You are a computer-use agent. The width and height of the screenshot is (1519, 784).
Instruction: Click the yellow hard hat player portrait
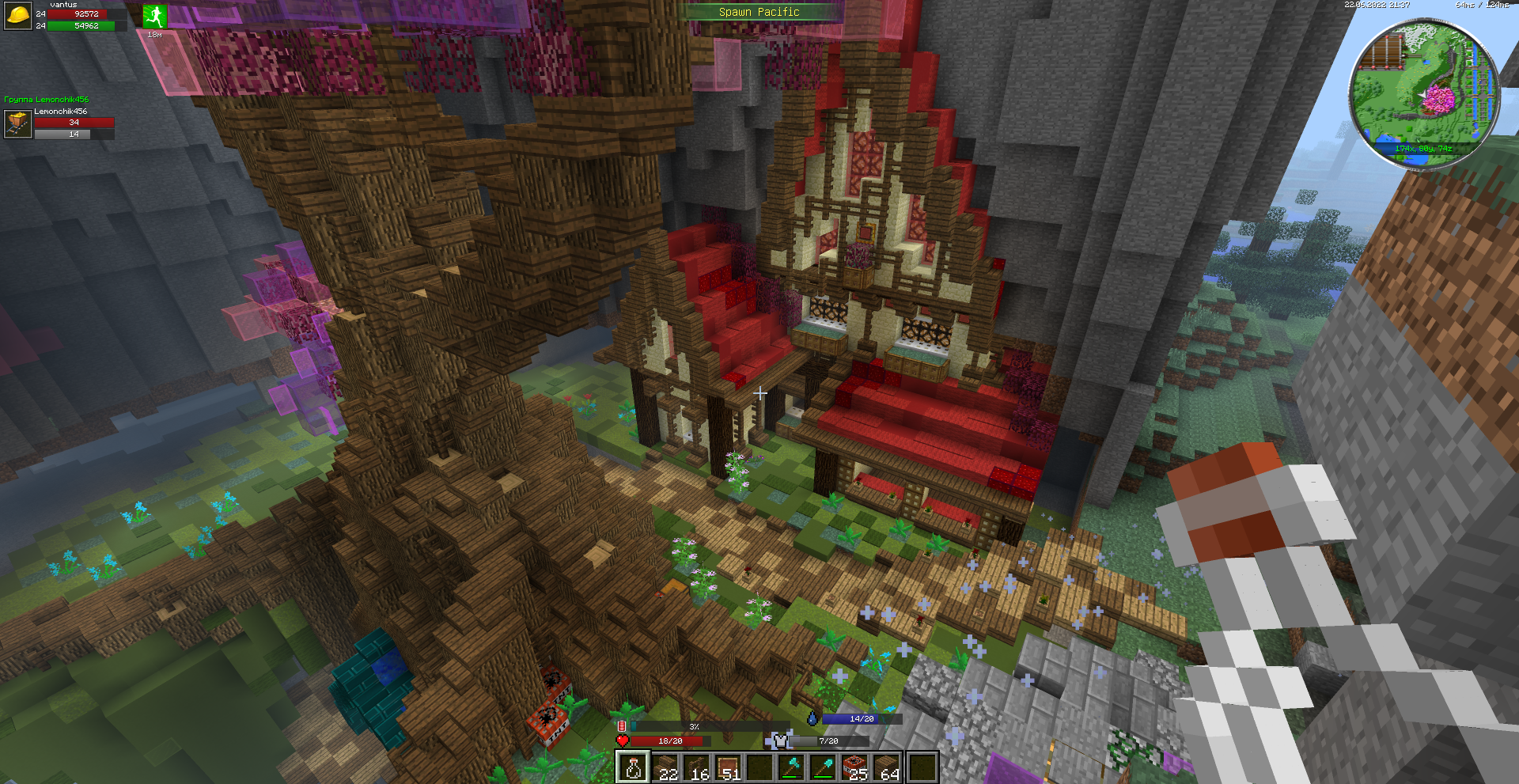click(18, 16)
